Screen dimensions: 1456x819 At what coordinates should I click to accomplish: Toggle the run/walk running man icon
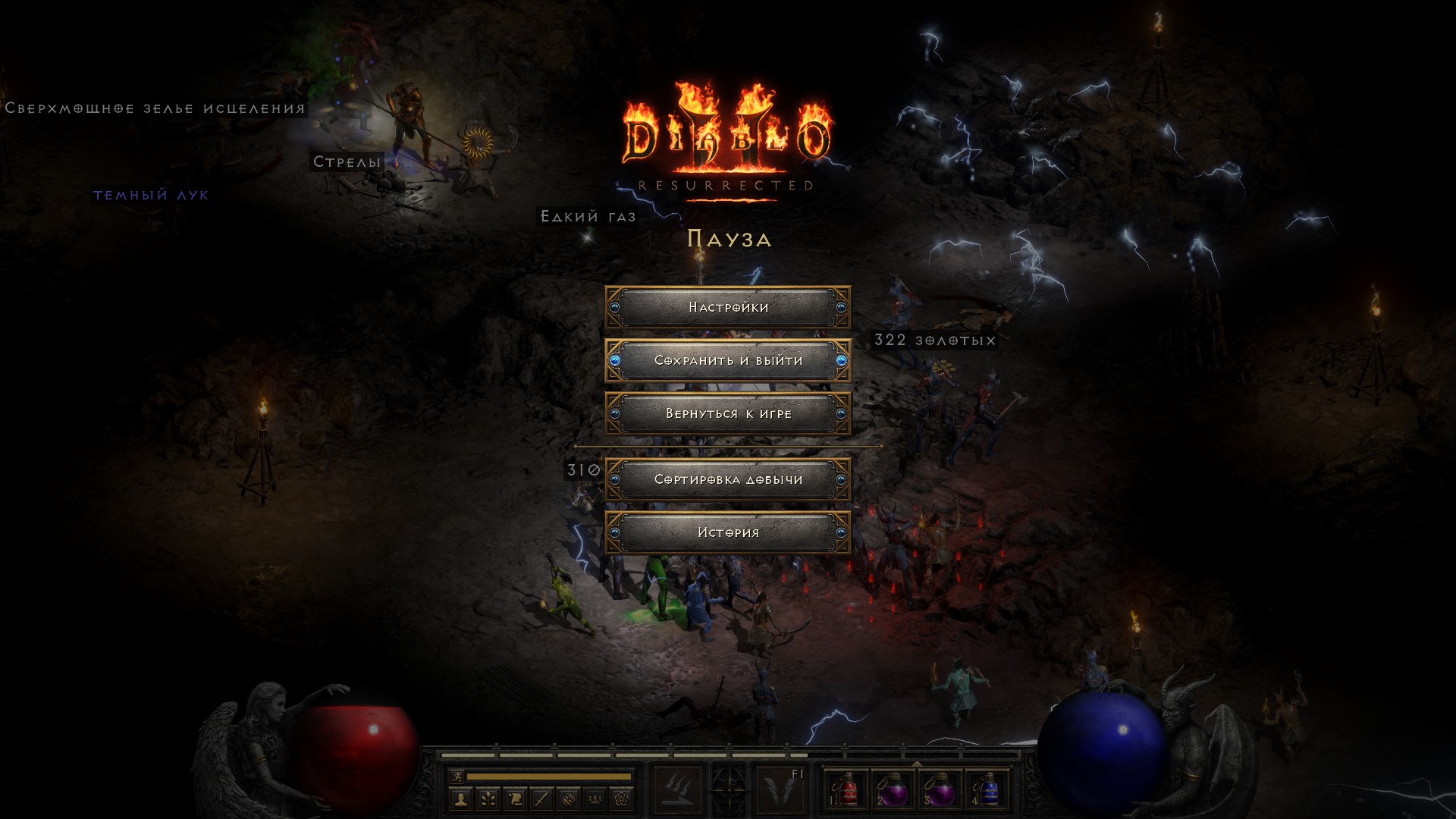(x=457, y=777)
